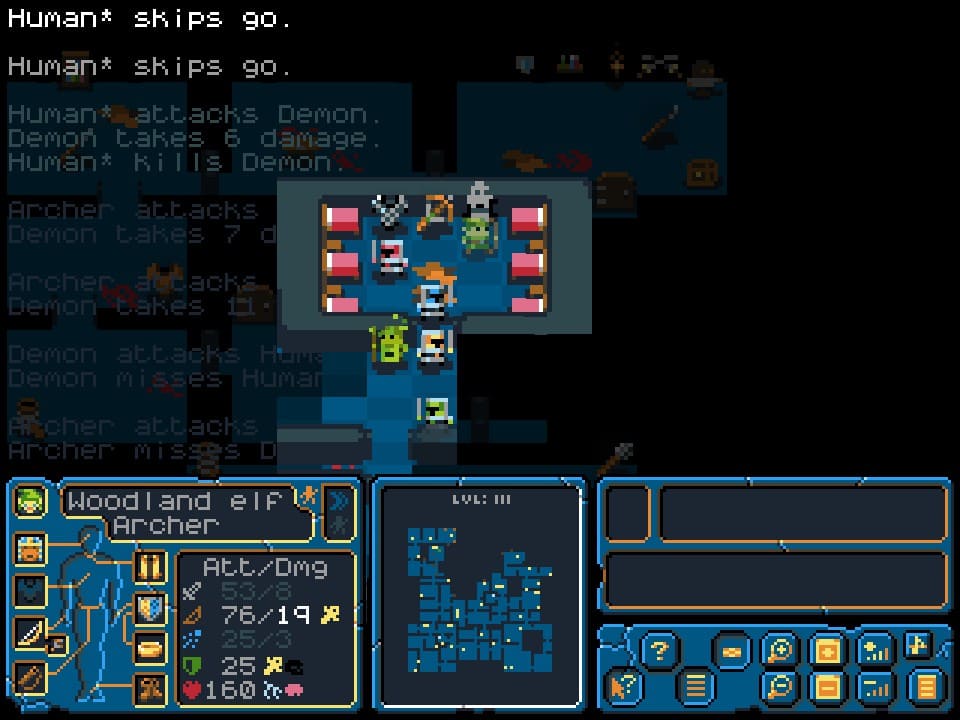
Task: Click the orange square plus button
Action: click(x=826, y=652)
